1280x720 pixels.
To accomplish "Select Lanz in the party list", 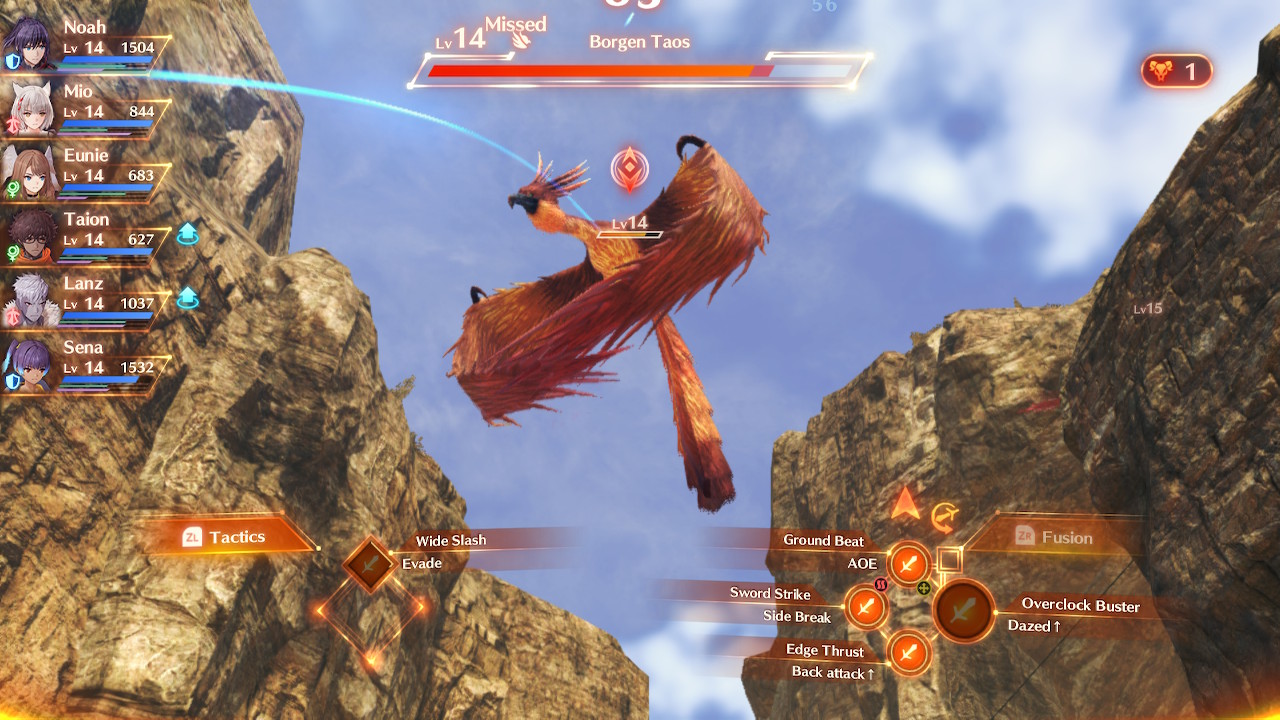I will 28,299.
